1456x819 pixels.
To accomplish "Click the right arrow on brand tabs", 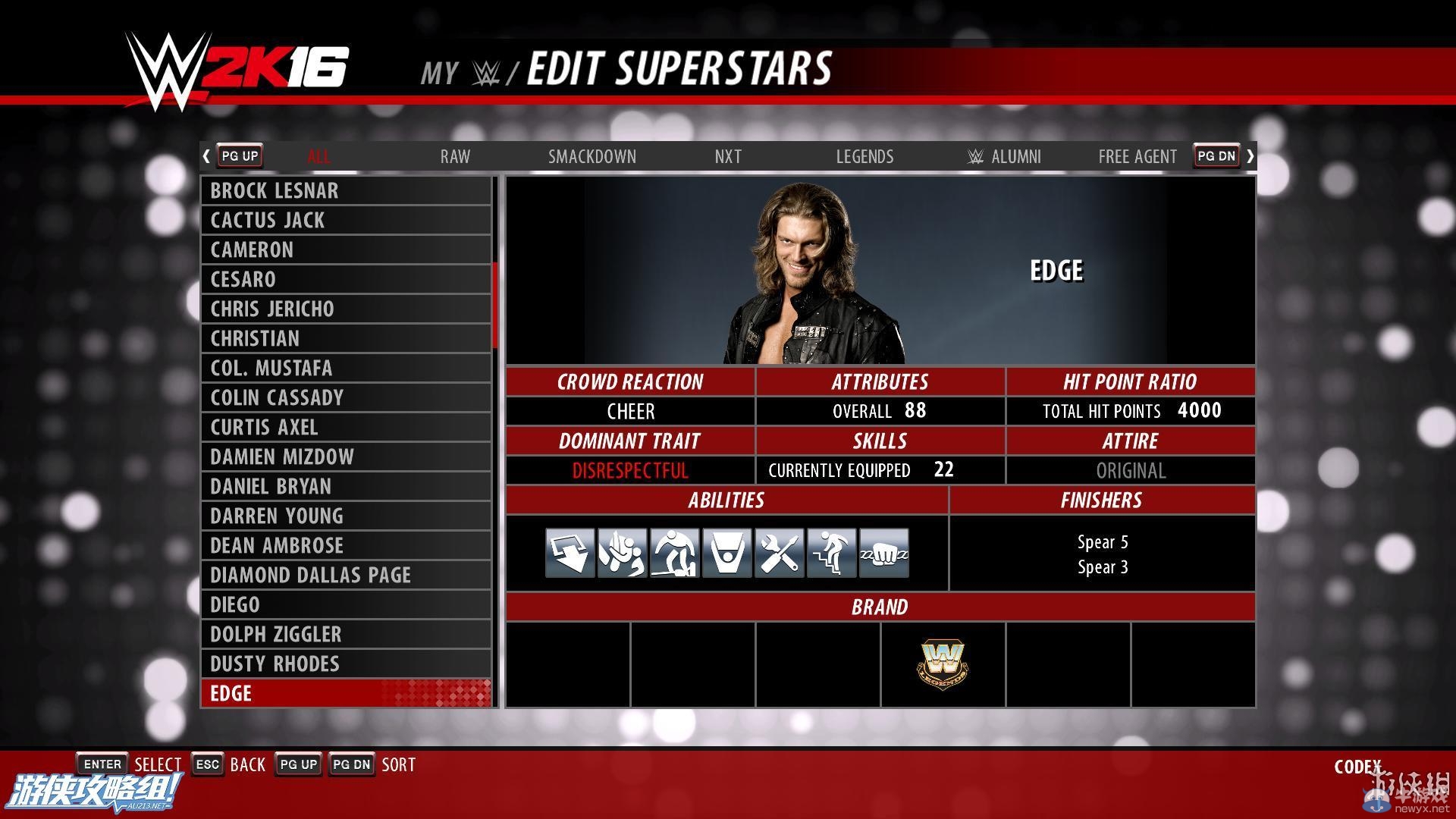I will pos(1250,155).
